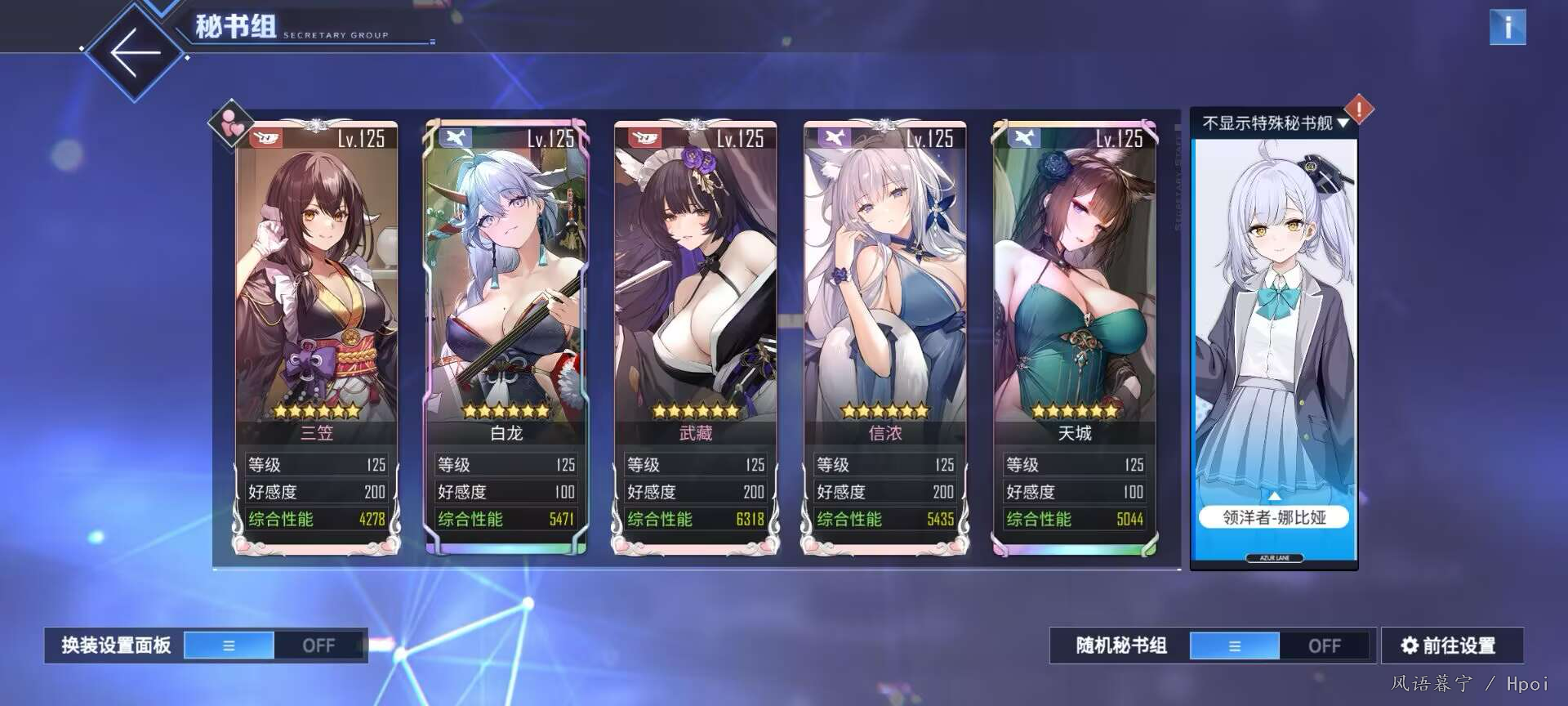Toggle the 随机秘书组 switch
The image size is (1568, 706).
click(x=1279, y=646)
